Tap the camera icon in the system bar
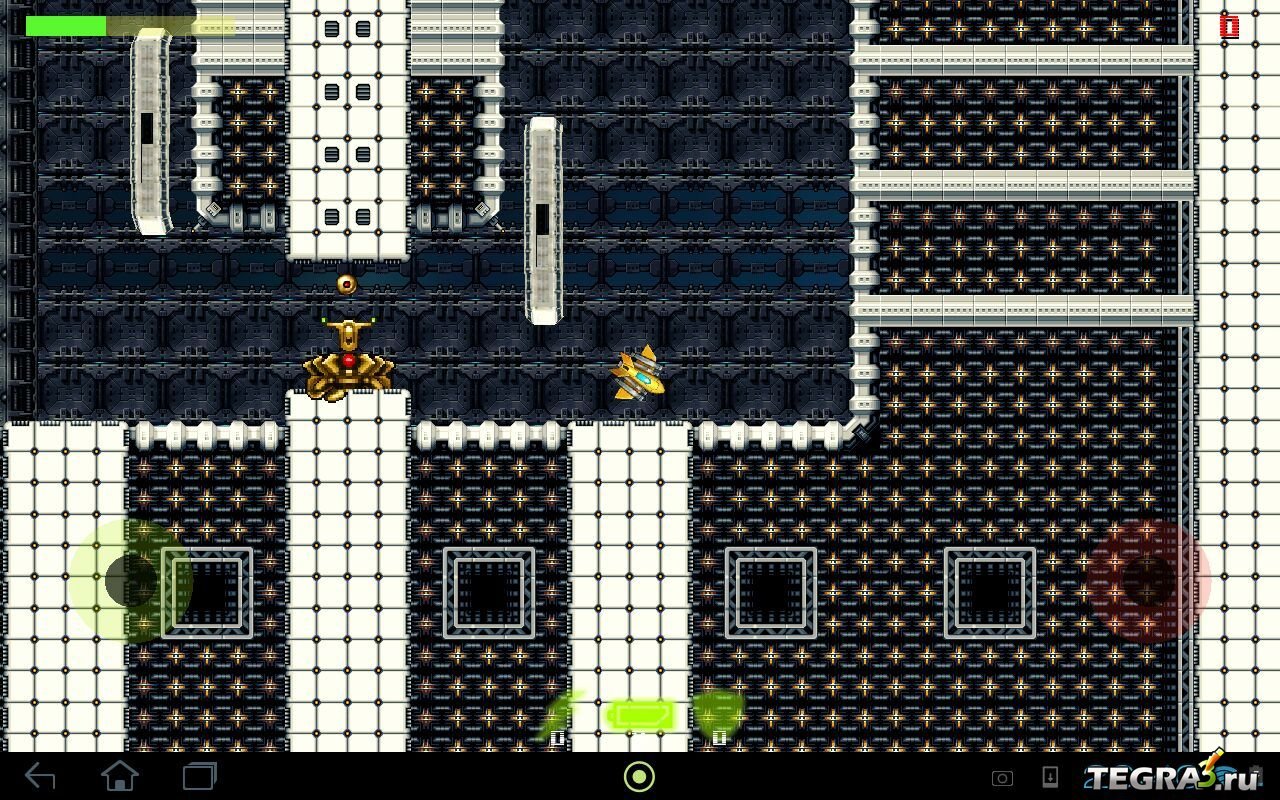This screenshot has width=1280, height=800. (1002, 778)
